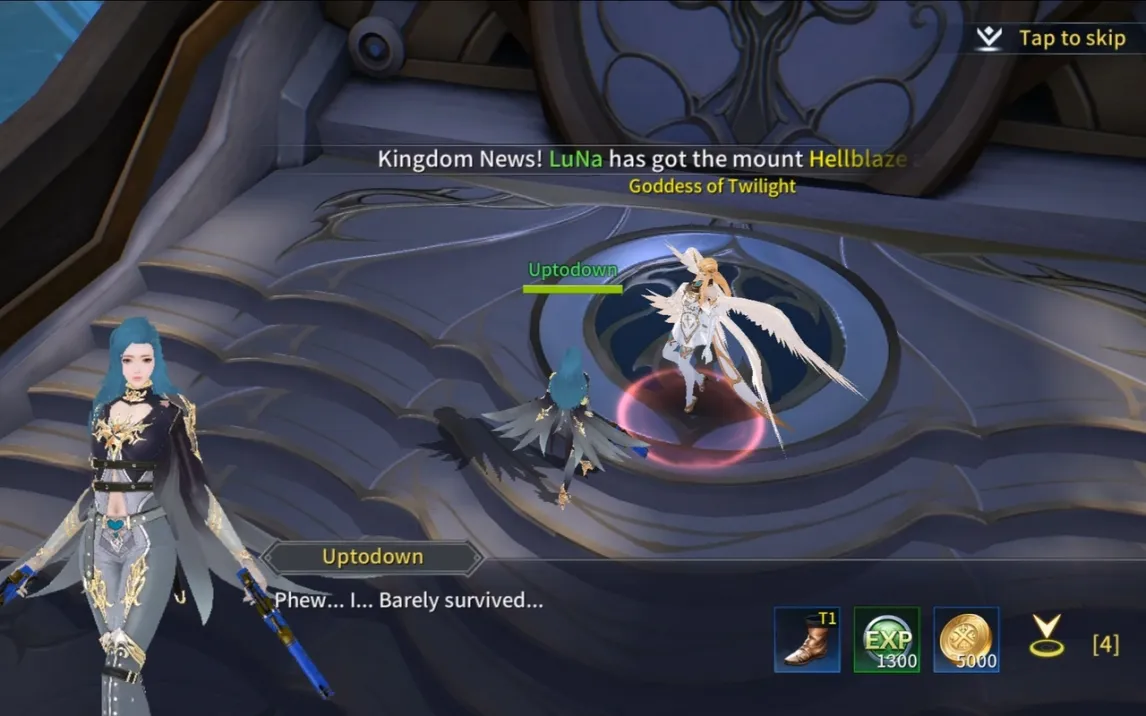Select the T1 boots reward icon
Image resolution: width=1146 pixels, height=716 pixels.
coord(806,640)
